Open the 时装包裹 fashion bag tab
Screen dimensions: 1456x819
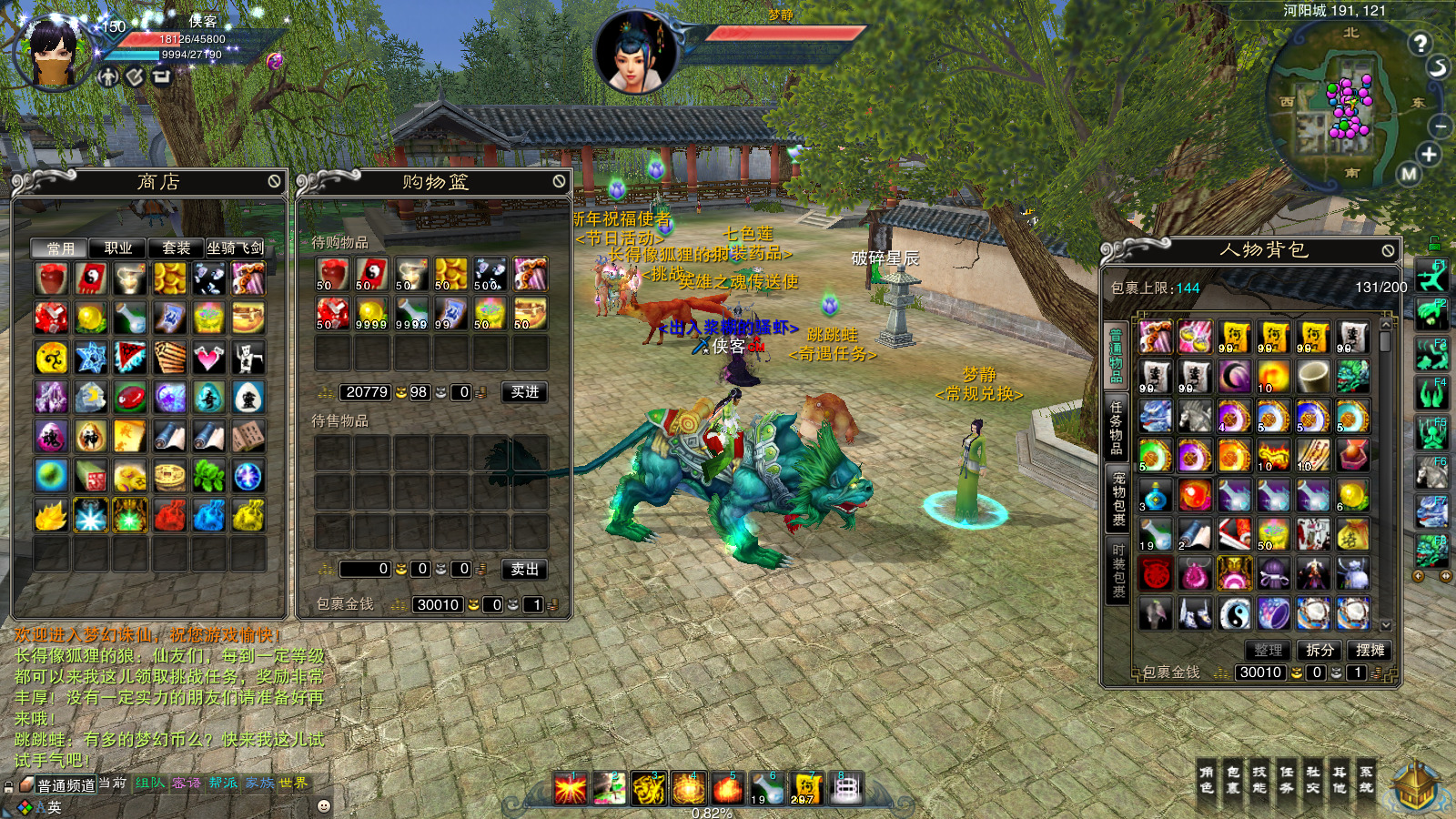1118,571
